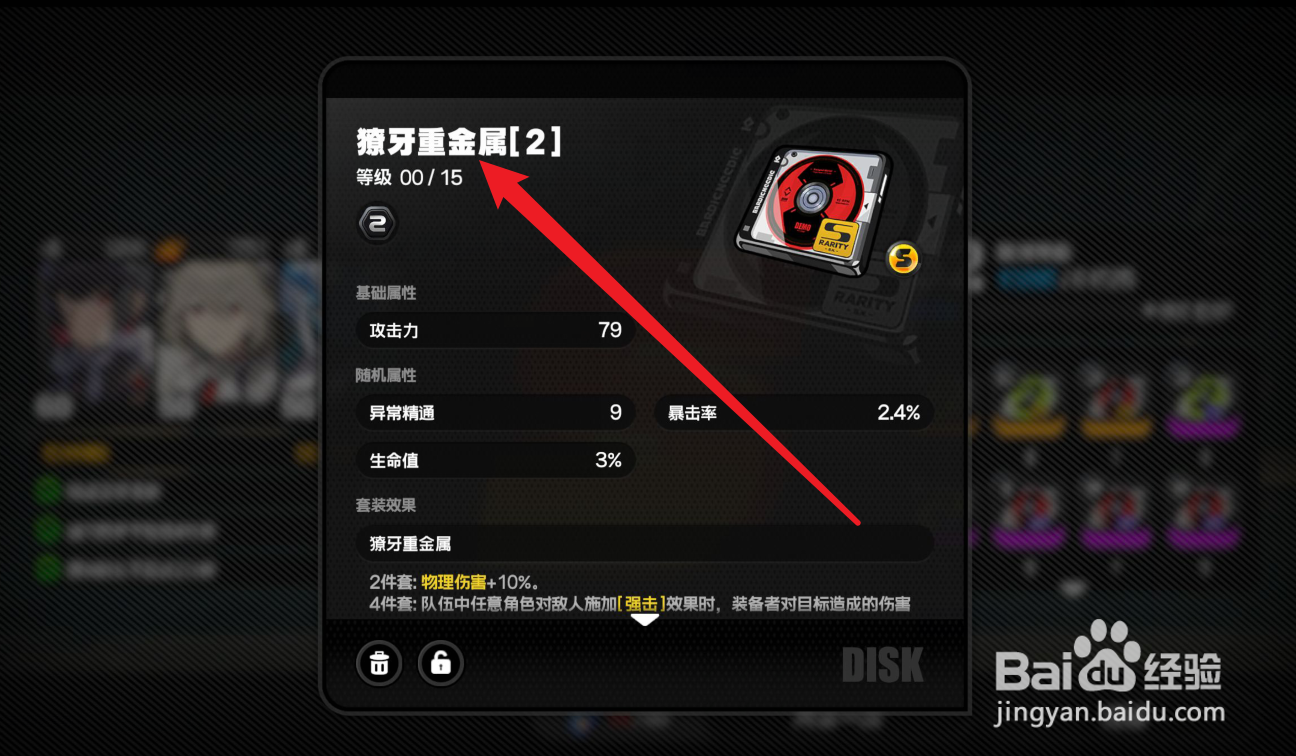Click the DISK label at bottom right

coord(884,663)
